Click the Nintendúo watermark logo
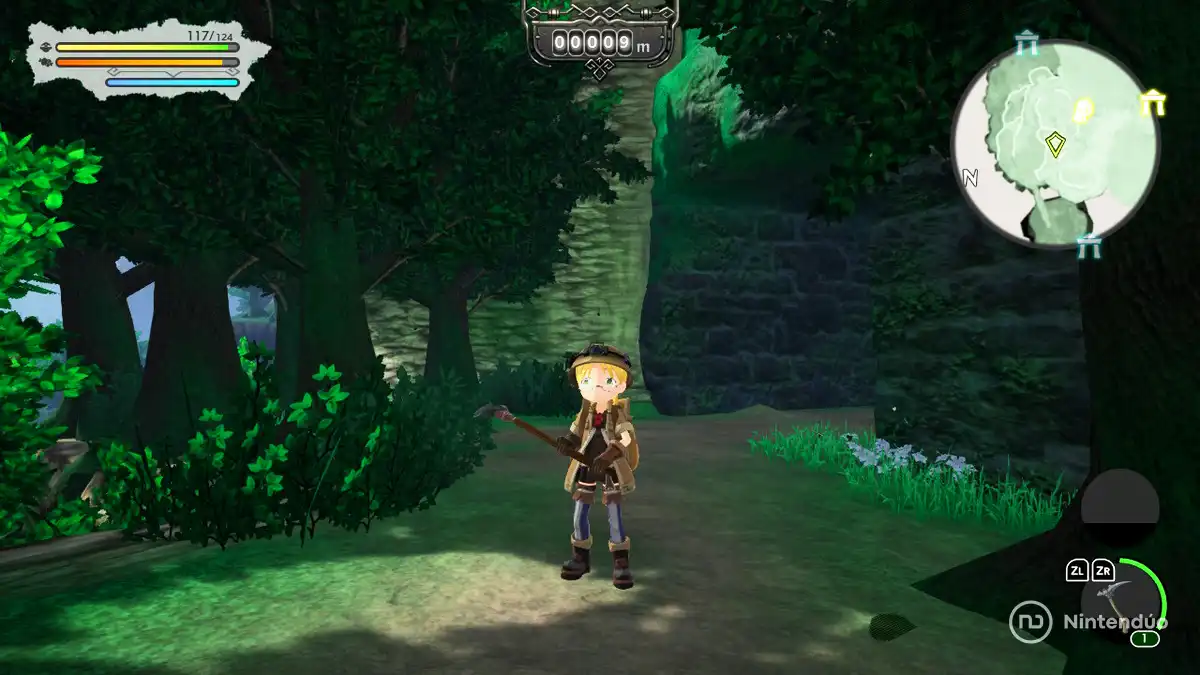The height and width of the screenshot is (675, 1200). [1088, 621]
